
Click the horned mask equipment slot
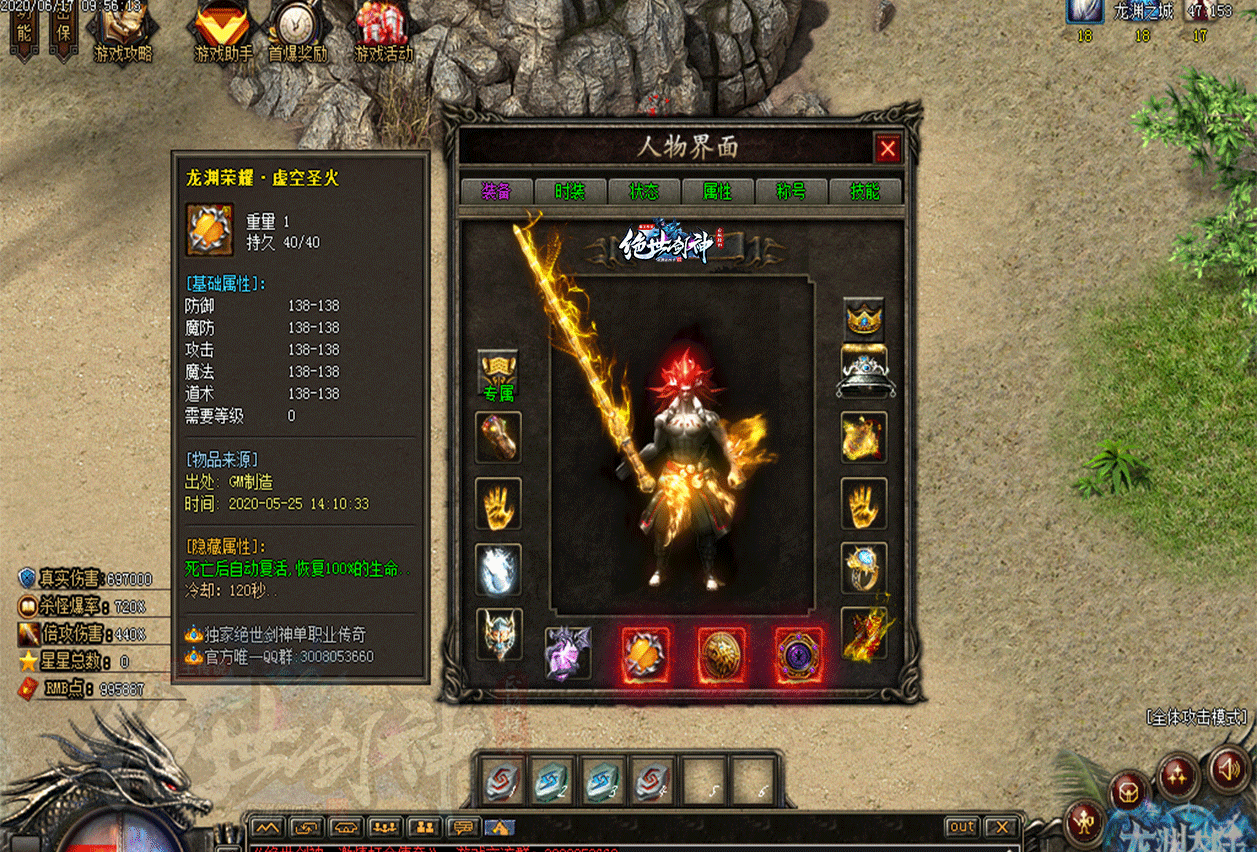(x=498, y=634)
